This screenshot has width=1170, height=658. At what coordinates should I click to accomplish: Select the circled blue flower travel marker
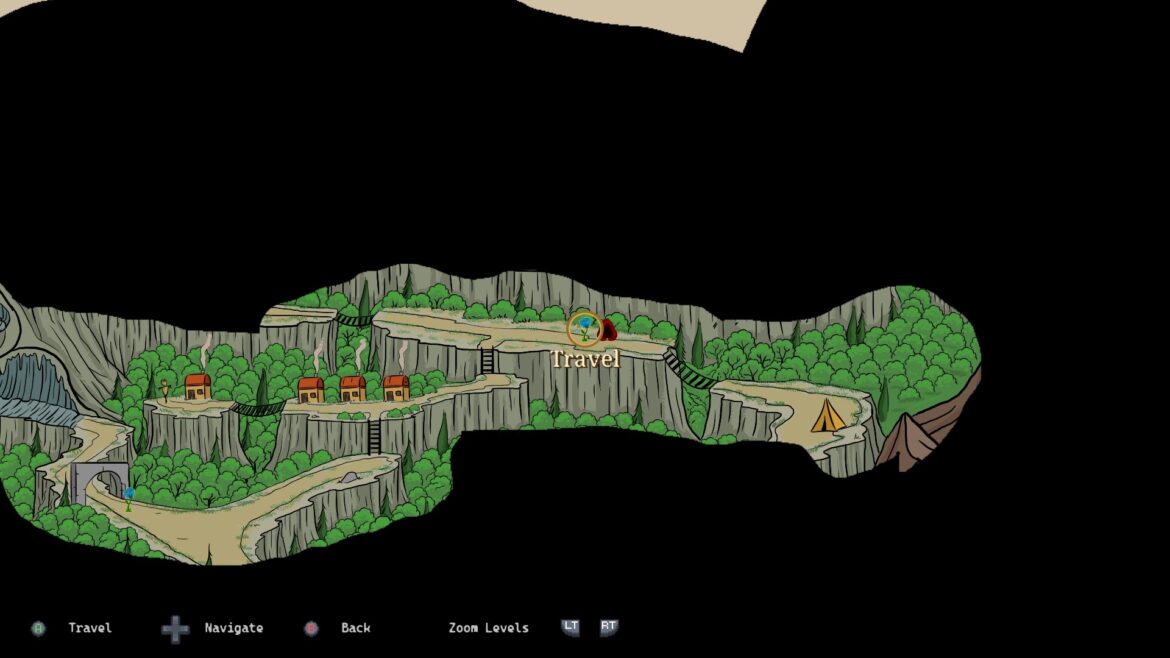coord(584,327)
